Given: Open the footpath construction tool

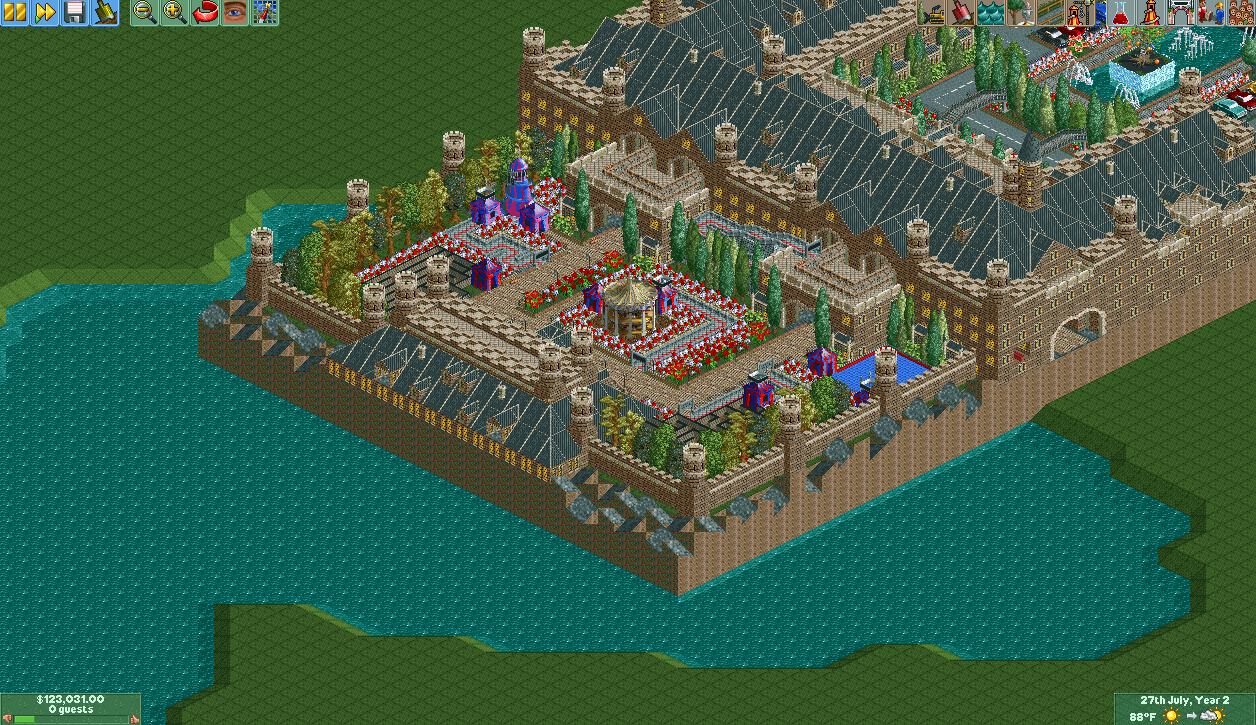Looking at the screenshot, I should [1049, 13].
